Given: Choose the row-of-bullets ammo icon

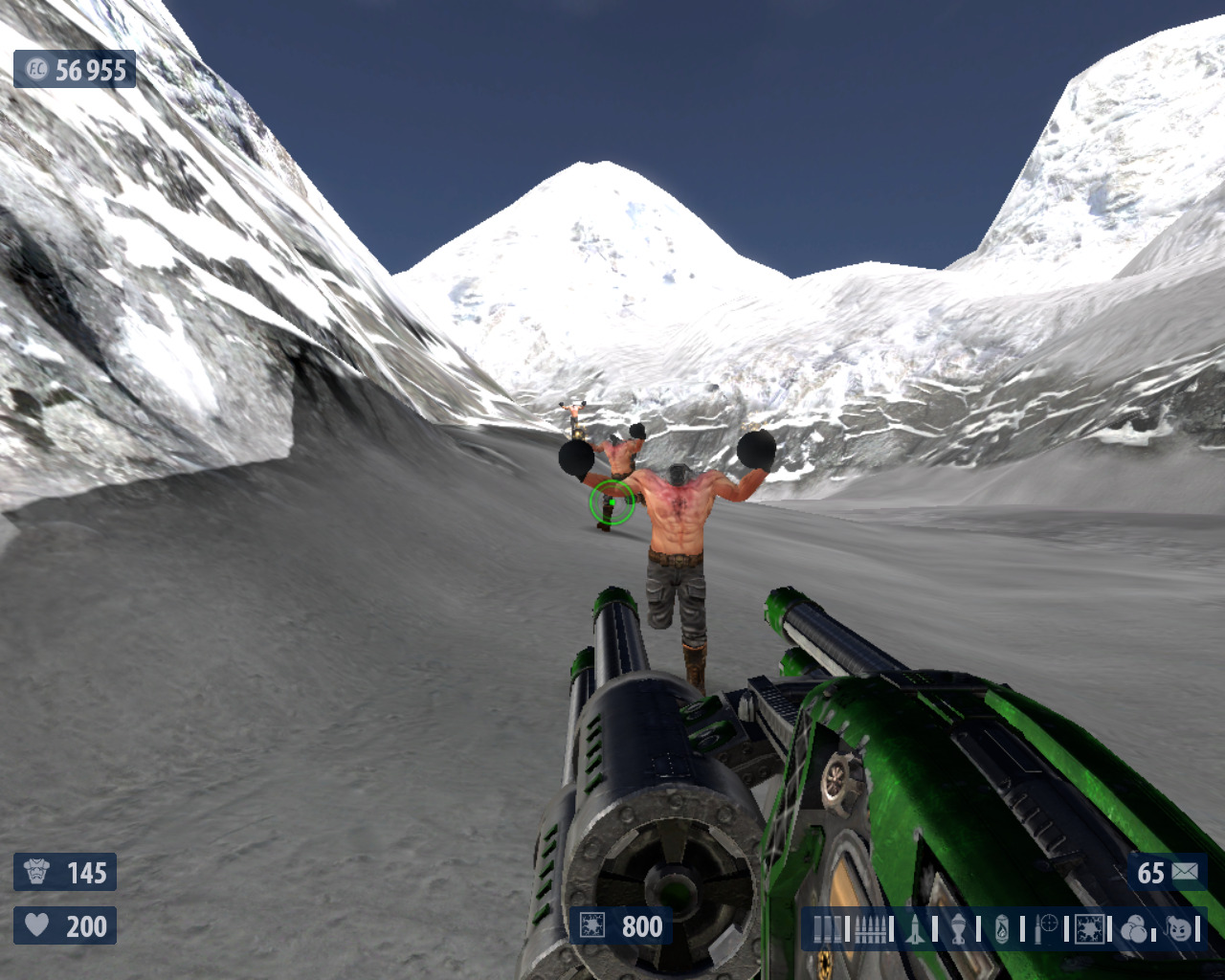Looking at the screenshot, I should [871, 929].
